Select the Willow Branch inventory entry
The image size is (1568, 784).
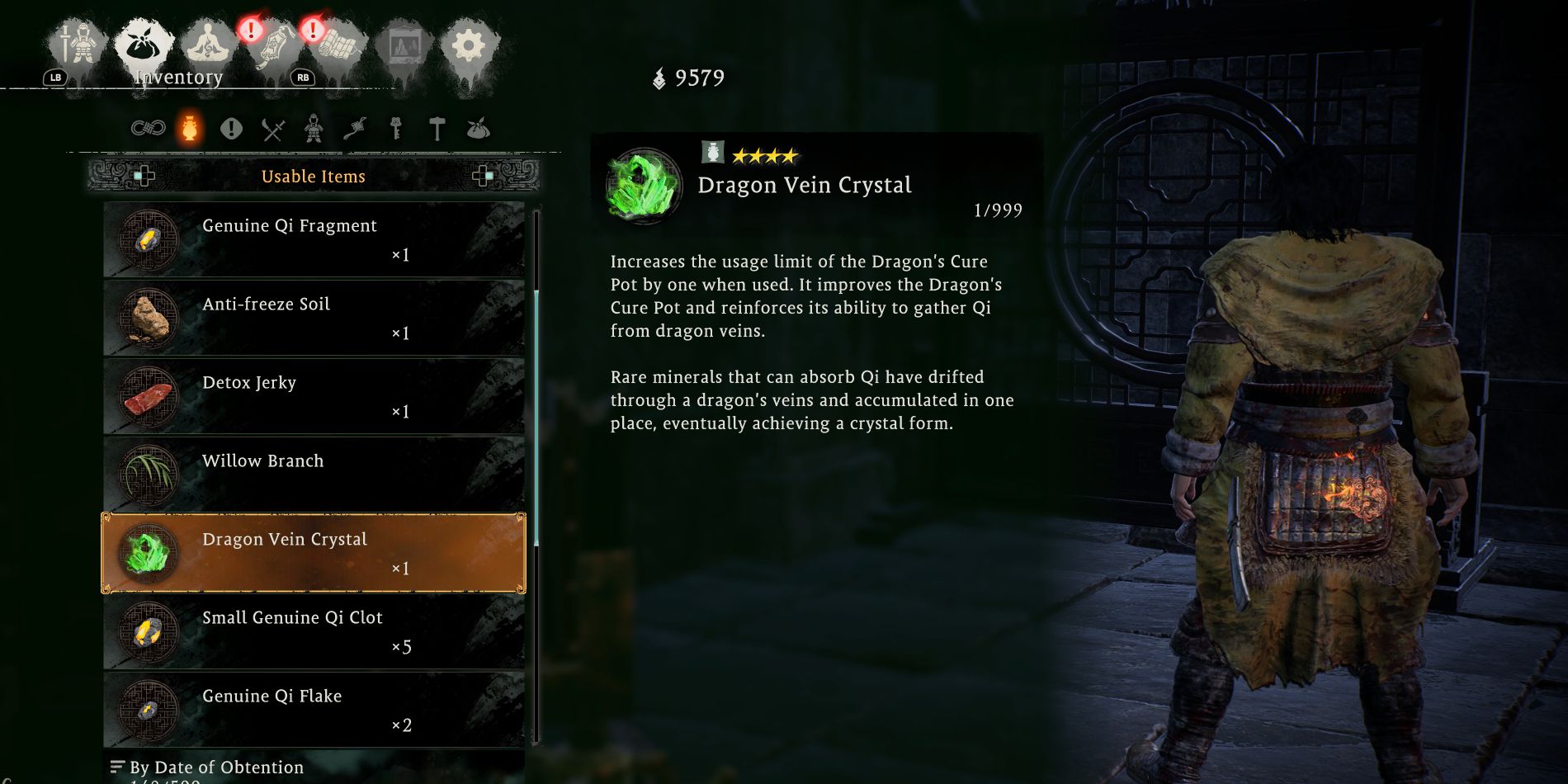tap(314, 475)
